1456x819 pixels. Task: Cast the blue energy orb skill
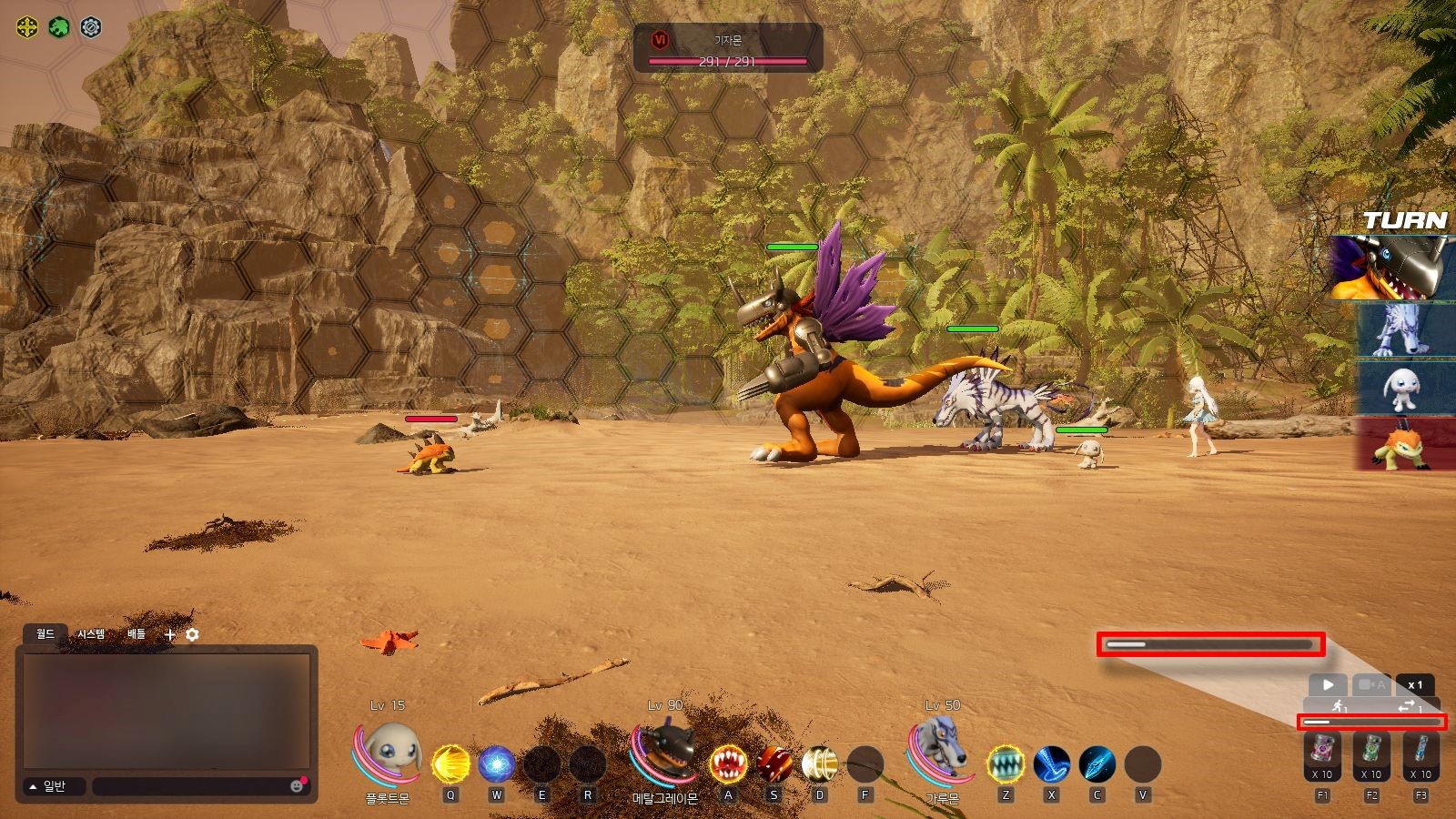(496, 764)
